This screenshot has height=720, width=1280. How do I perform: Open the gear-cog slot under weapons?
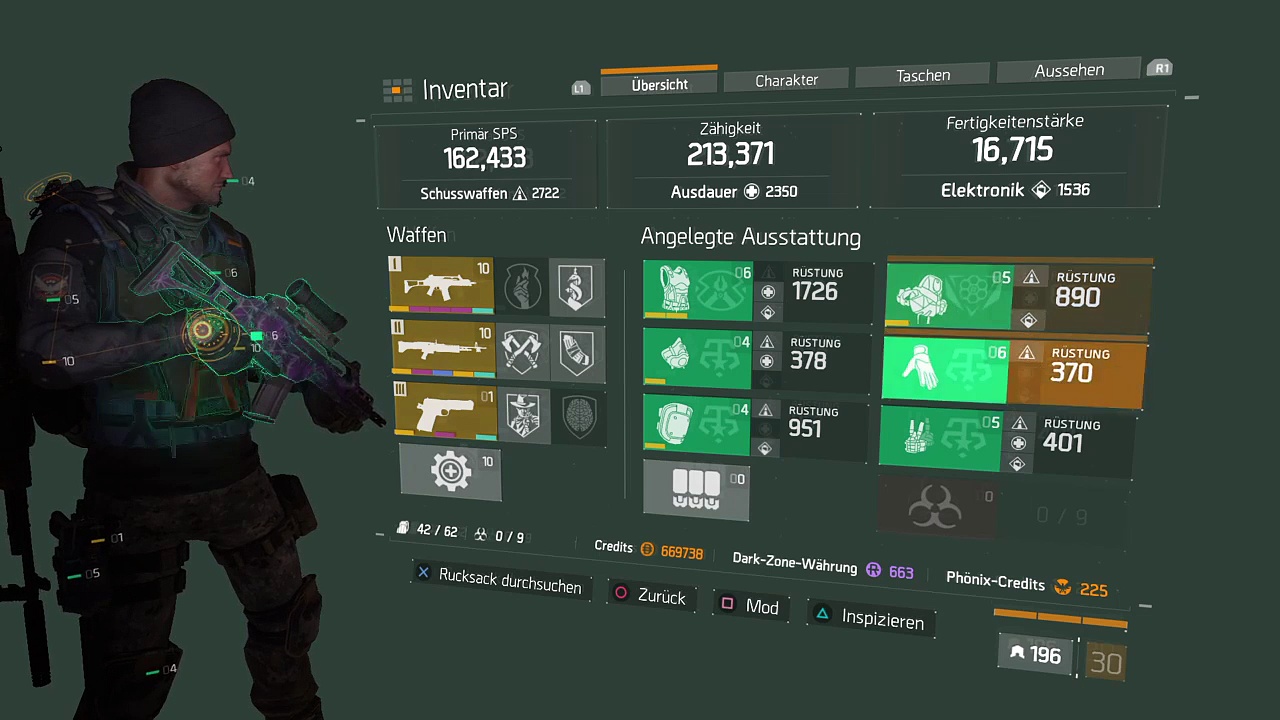point(450,470)
